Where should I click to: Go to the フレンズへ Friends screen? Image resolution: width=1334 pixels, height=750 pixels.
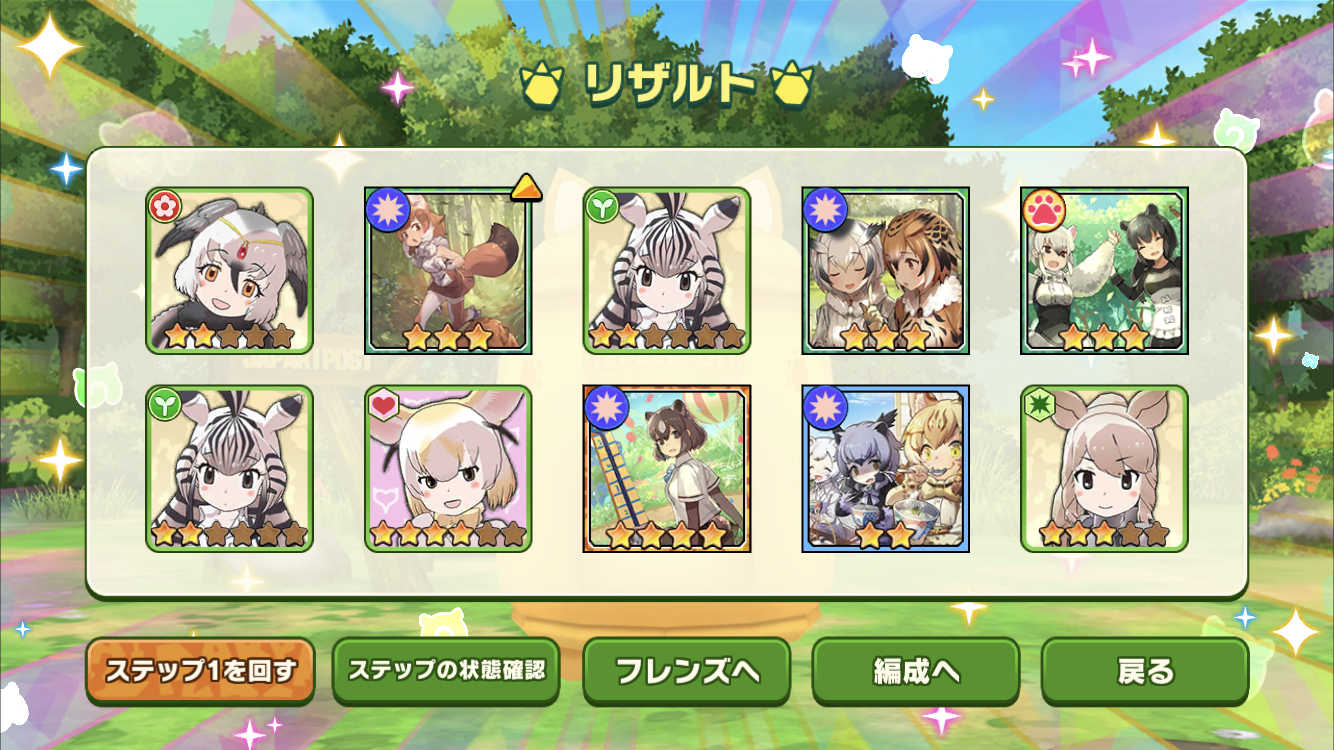pyautogui.click(x=686, y=671)
